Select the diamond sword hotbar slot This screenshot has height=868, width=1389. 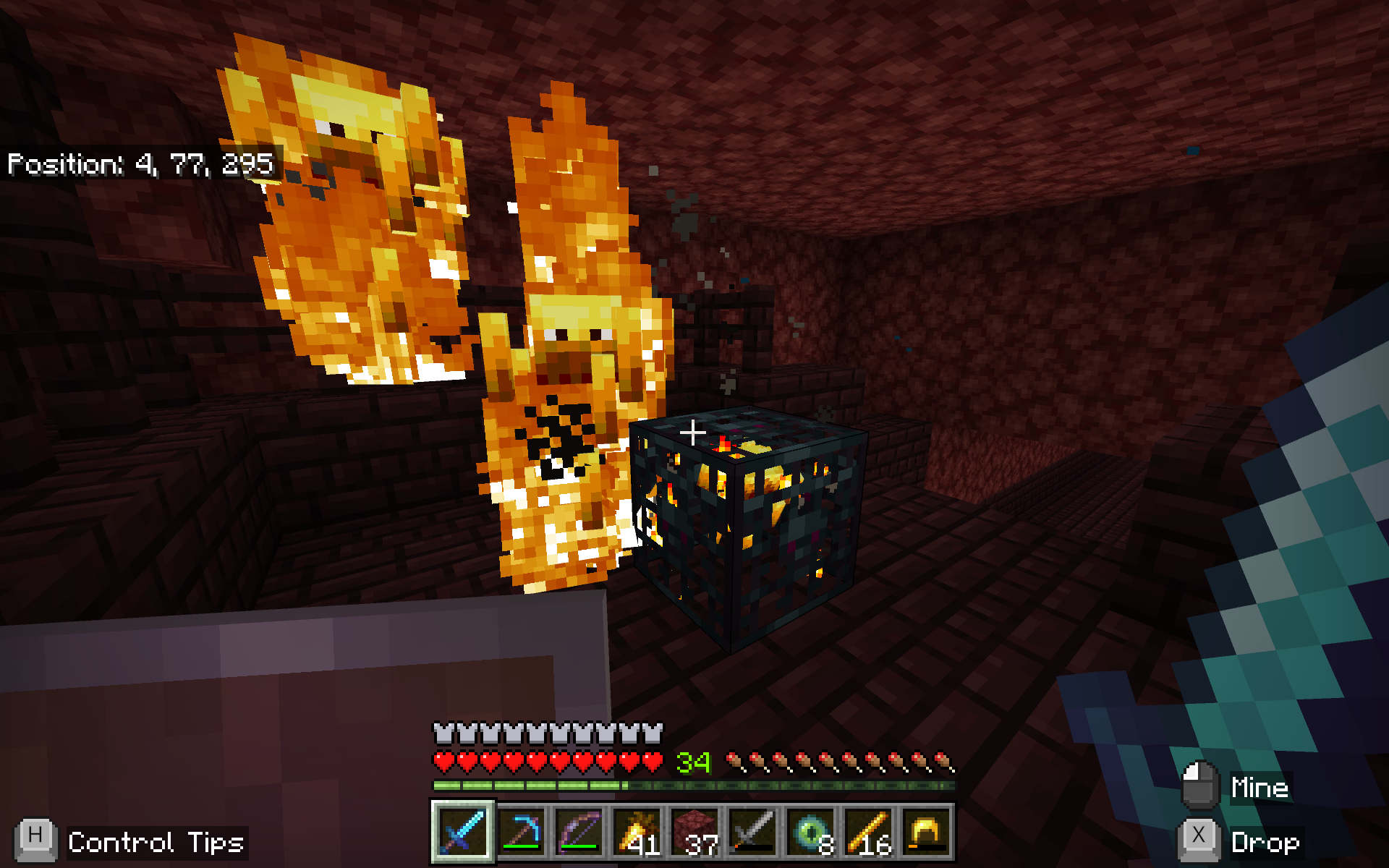(x=463, y=833)
